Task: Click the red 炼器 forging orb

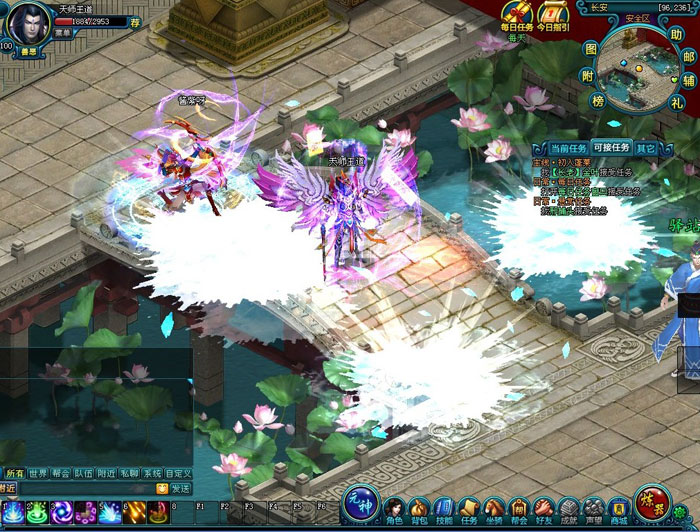Action: click(653, 501)
